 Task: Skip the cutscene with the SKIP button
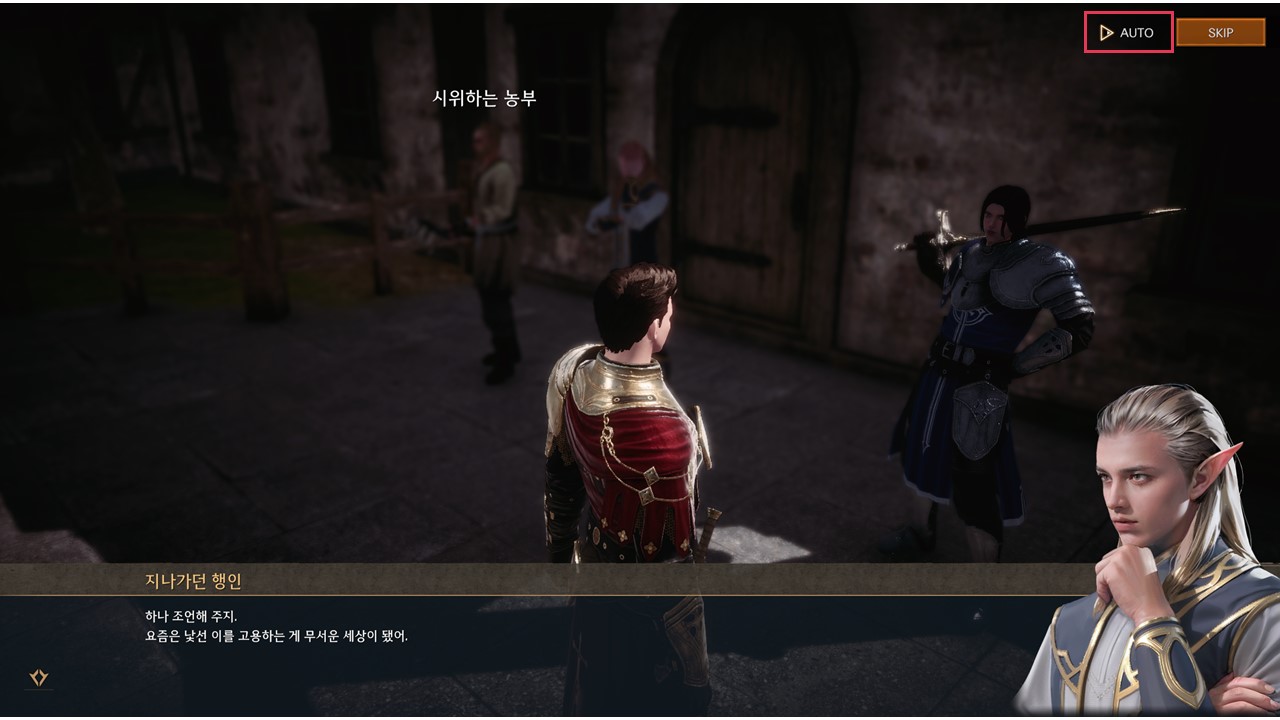pyautogui.click(x=1220, y=33)
